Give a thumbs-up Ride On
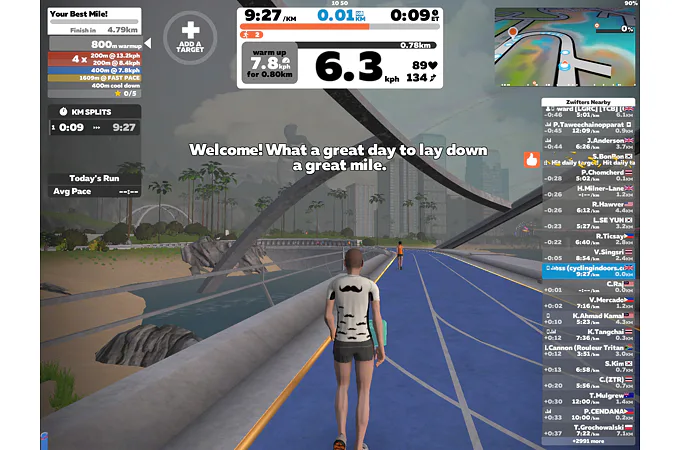 tap(531, 158)
